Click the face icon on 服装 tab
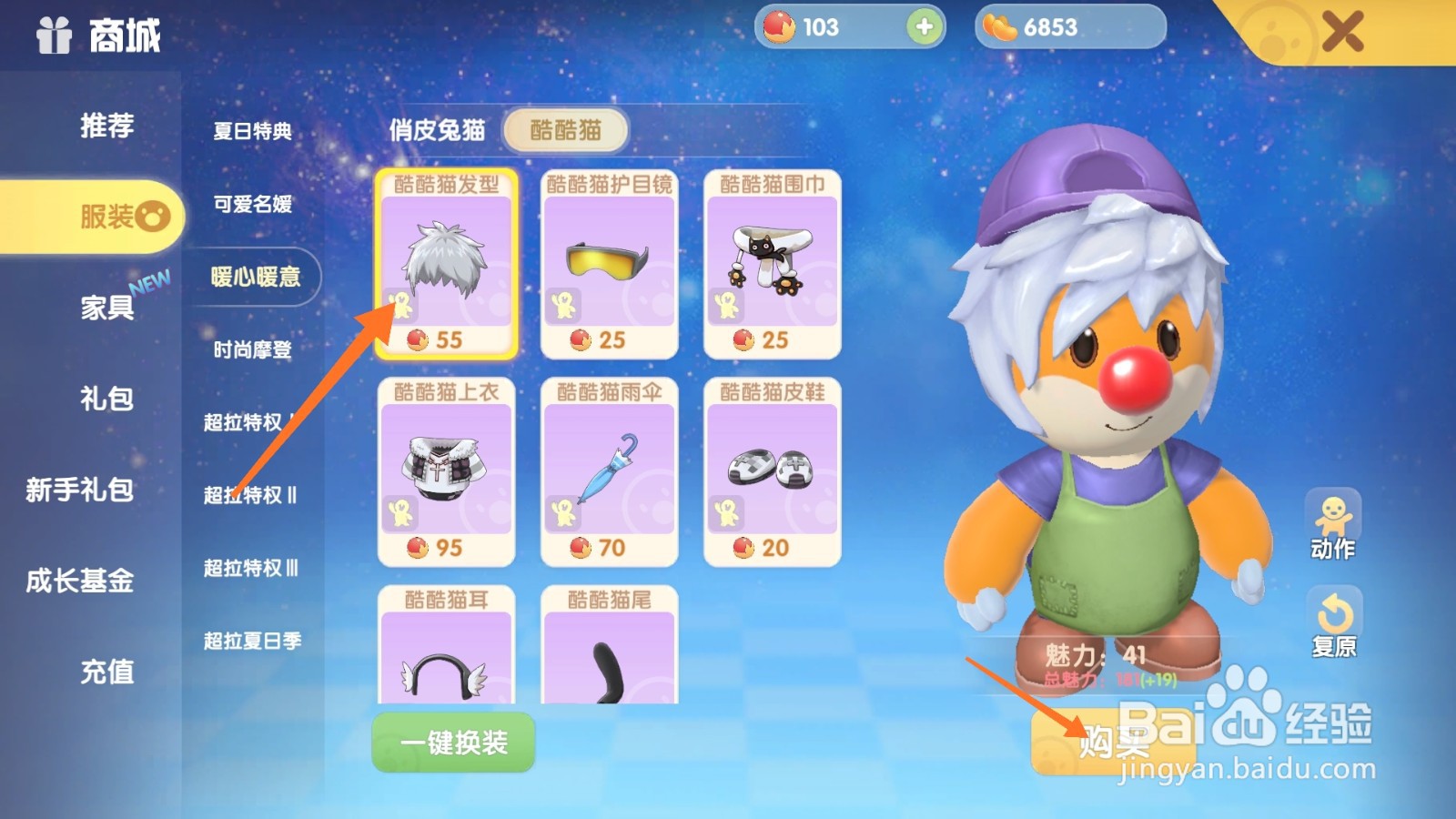The width and height of the screenshot is (1456, 819). tap(155, 217)
